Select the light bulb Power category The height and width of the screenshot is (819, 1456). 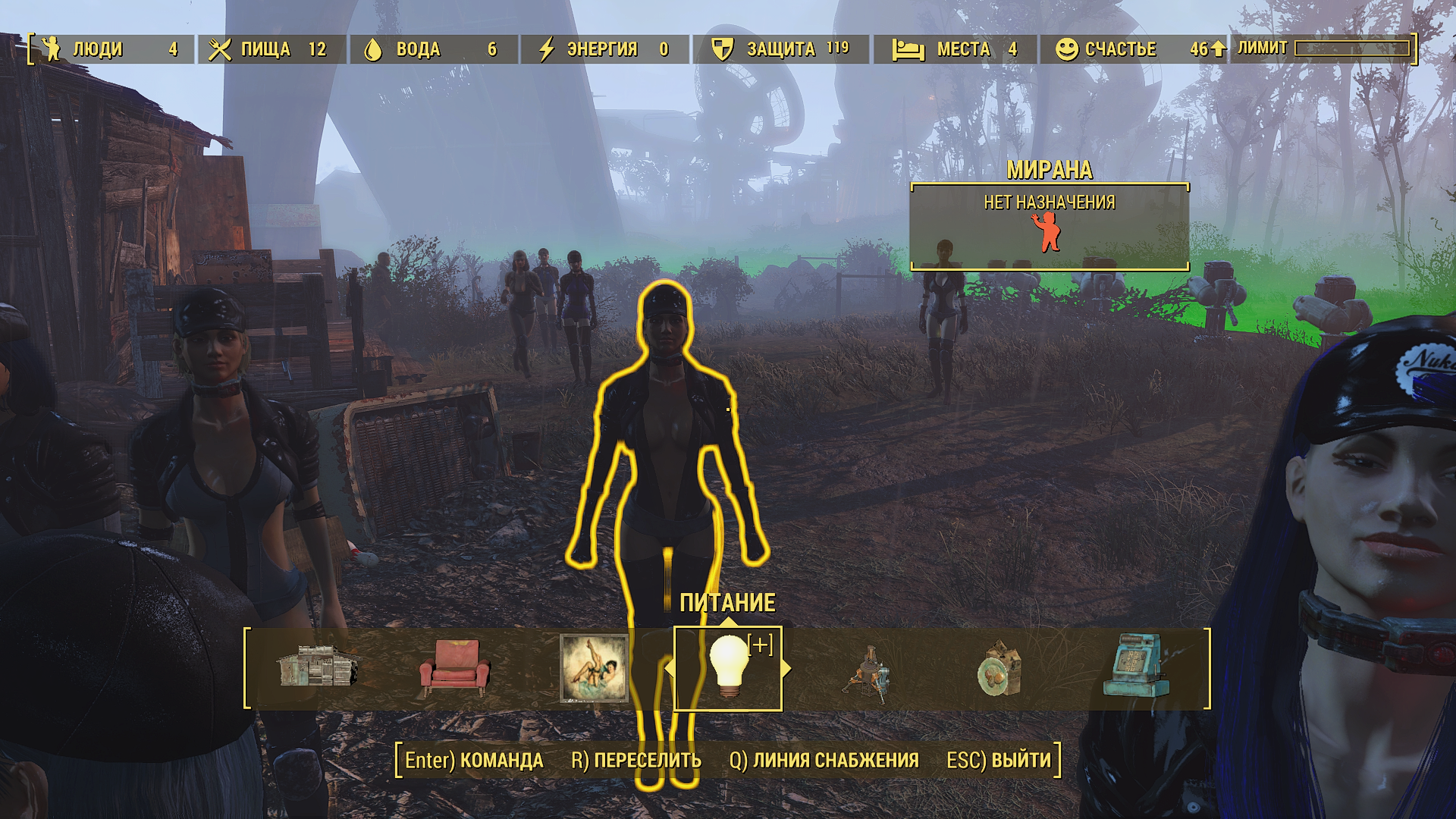[x=728, y=668]
